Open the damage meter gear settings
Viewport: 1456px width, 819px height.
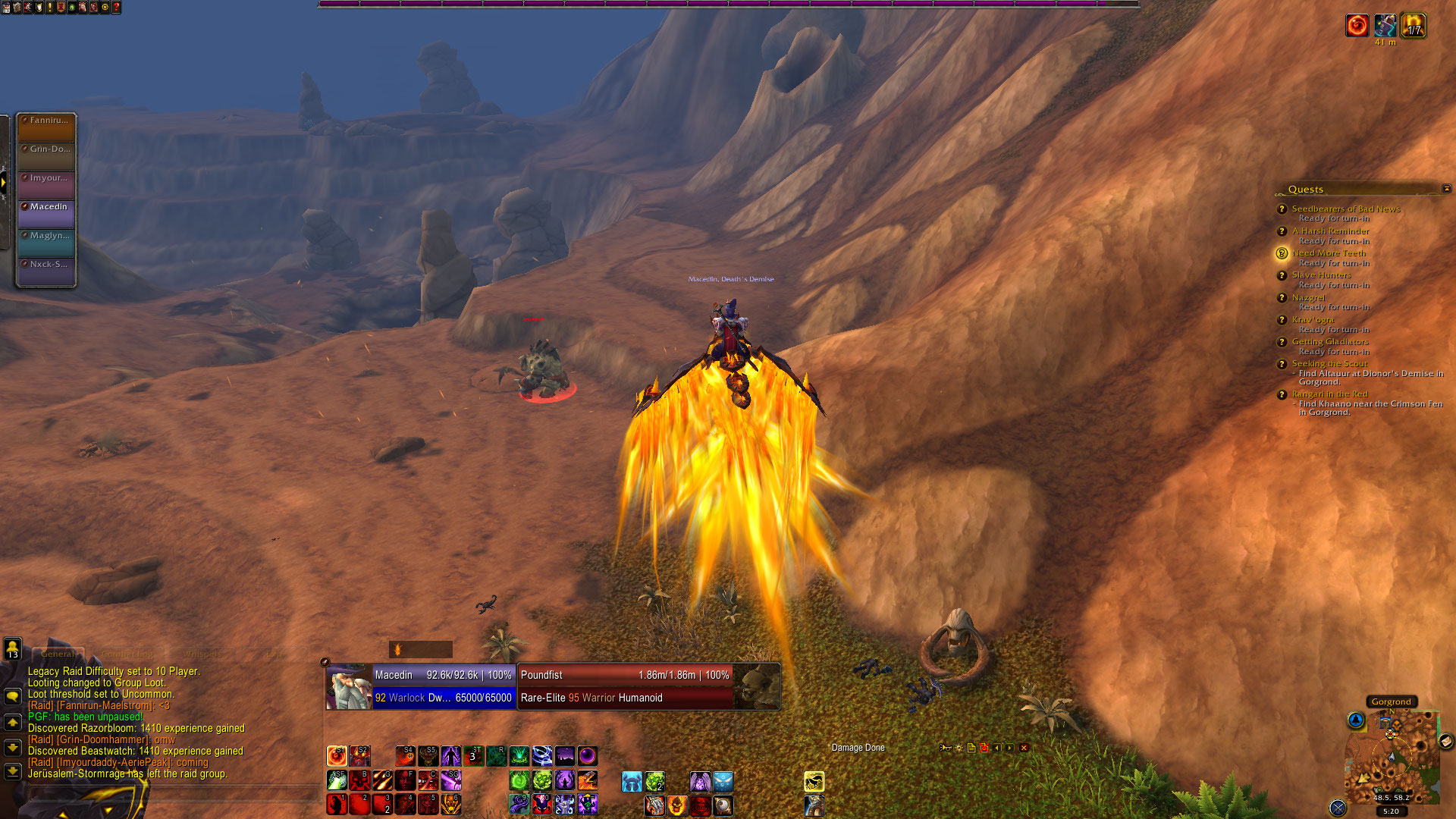(x=959, y=748)
